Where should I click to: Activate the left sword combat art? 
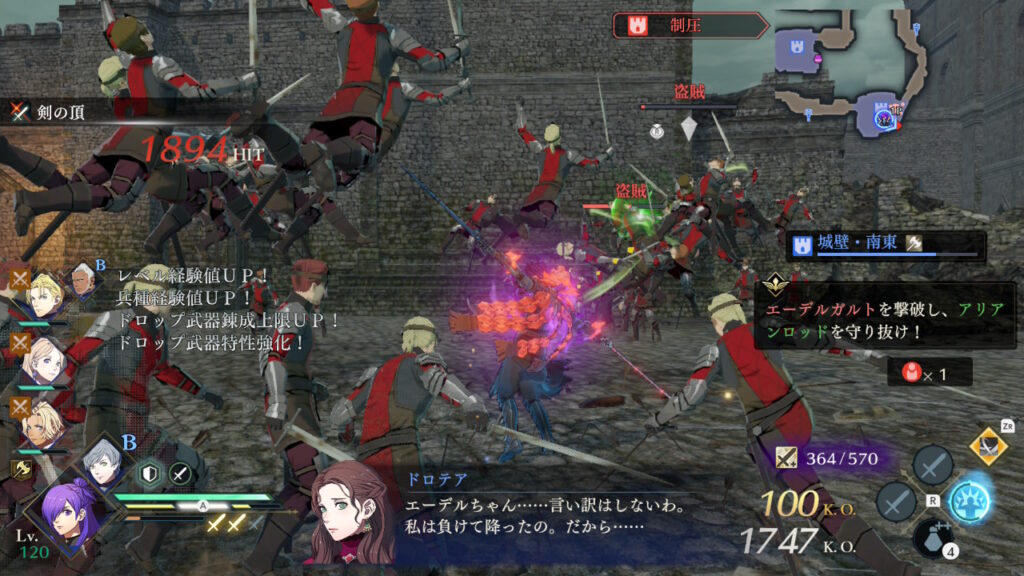tap(896, 500)
